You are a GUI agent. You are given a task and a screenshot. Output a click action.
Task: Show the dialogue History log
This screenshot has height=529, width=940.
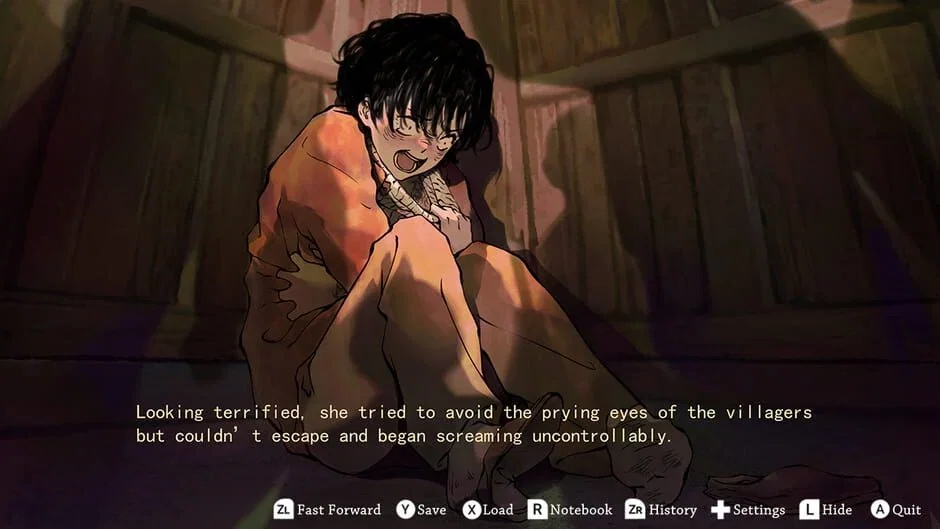(x=661, y=510)
